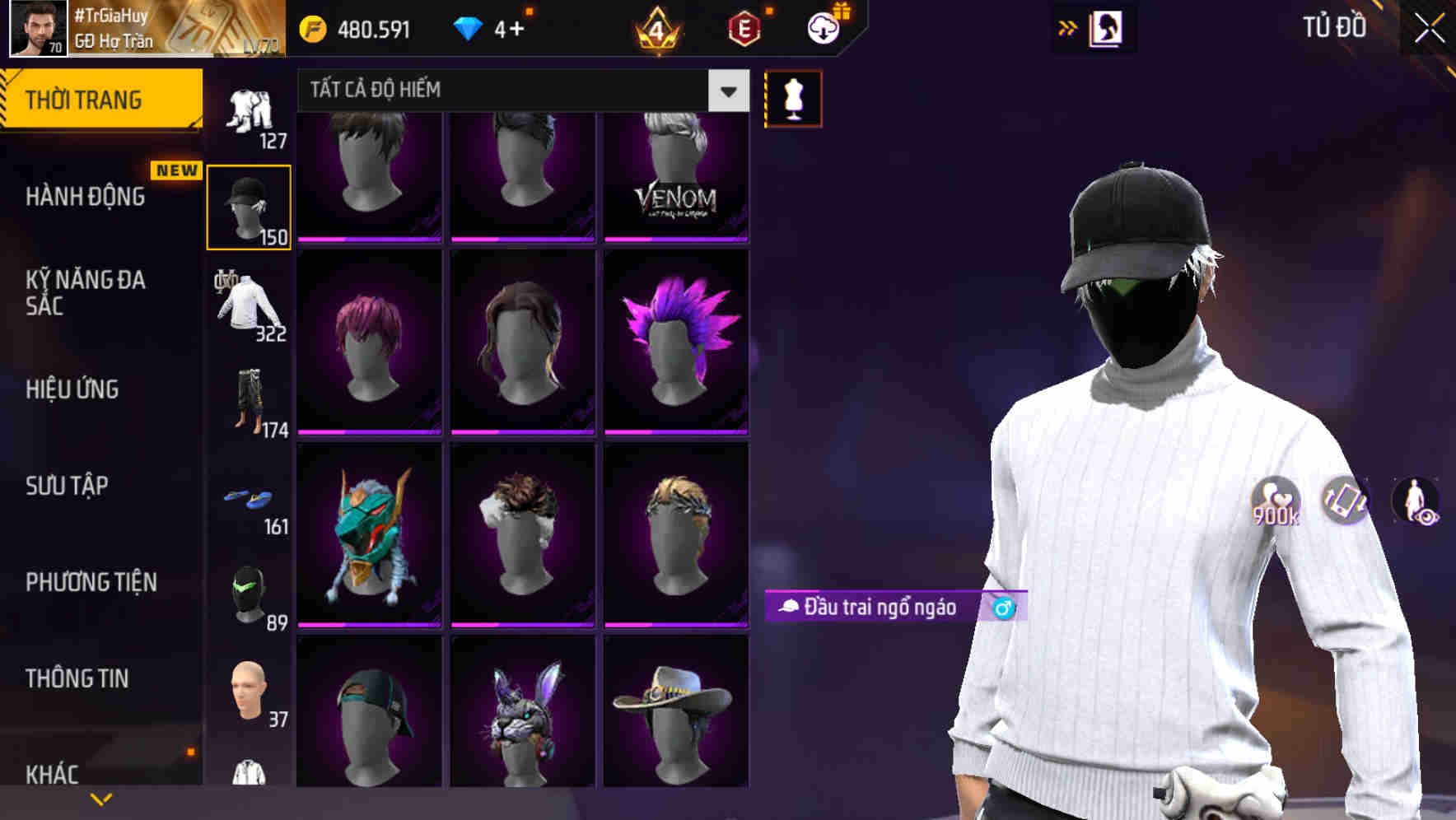Select the cap category icon in wardrobe sidebar
Viewport: 1456px width, 820px height.
250,206
